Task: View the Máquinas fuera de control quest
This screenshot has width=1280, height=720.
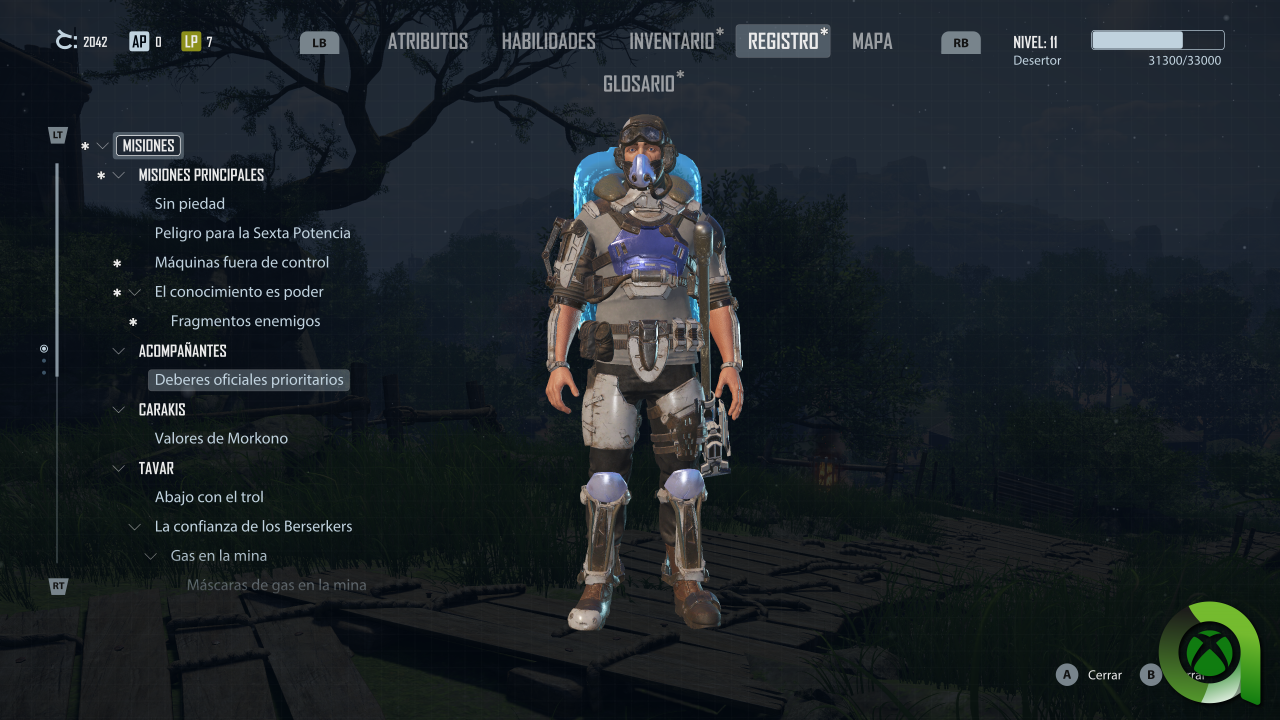Action: (241, 262)
